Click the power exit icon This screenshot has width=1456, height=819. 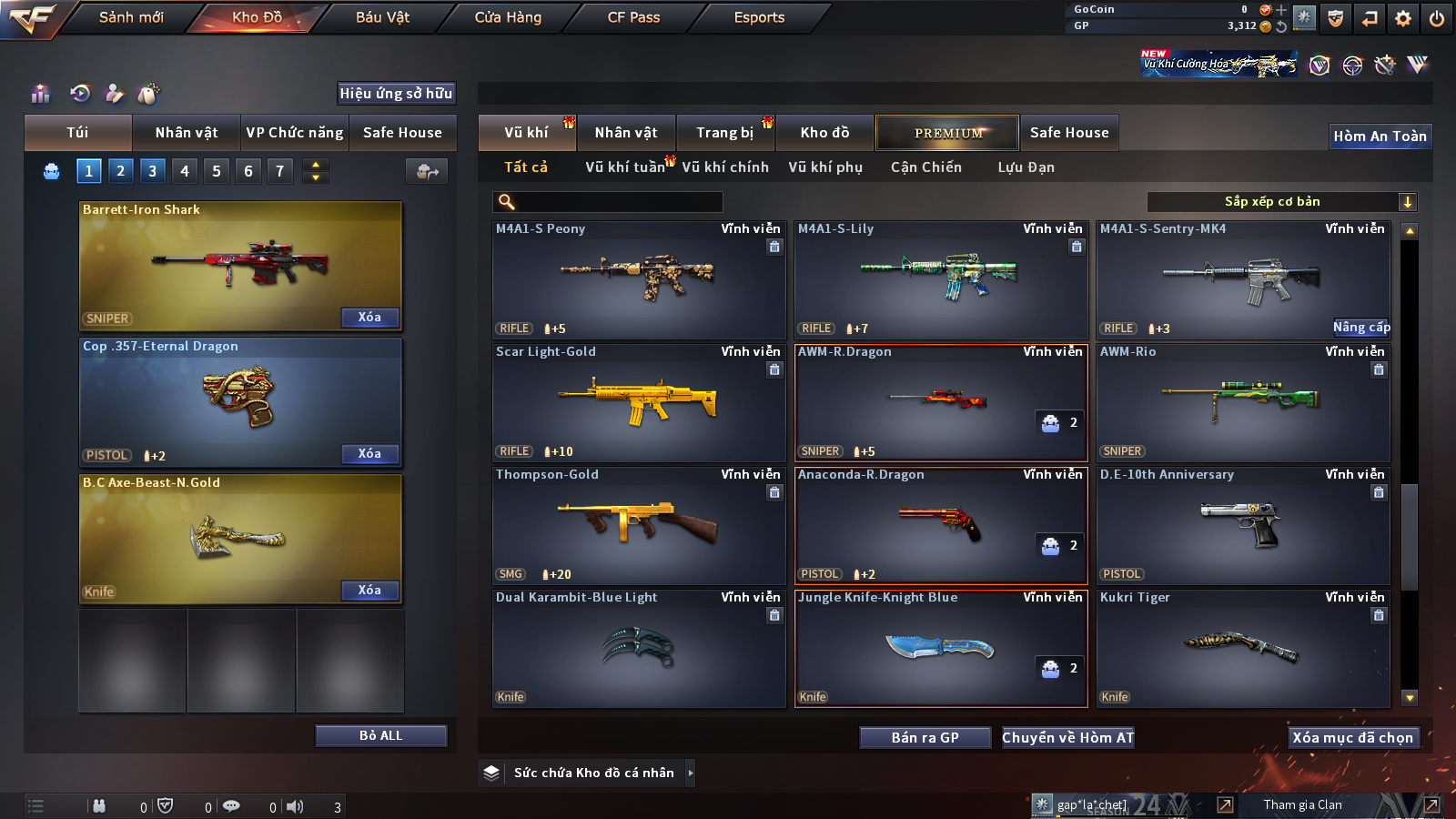[x=1437, y=18]
